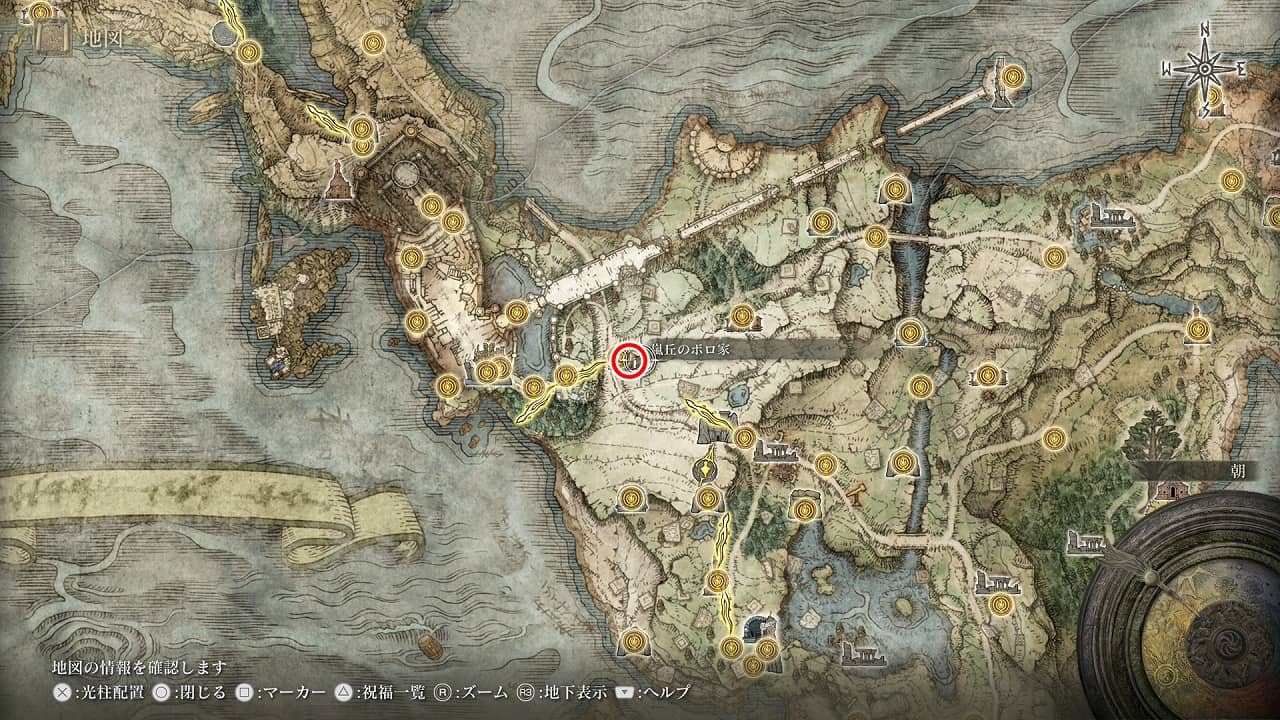Viewport: 1280px width, 720px height.
Task: Select the red-circled Stormhill Shack marker
Action: [x=629, y=359]
